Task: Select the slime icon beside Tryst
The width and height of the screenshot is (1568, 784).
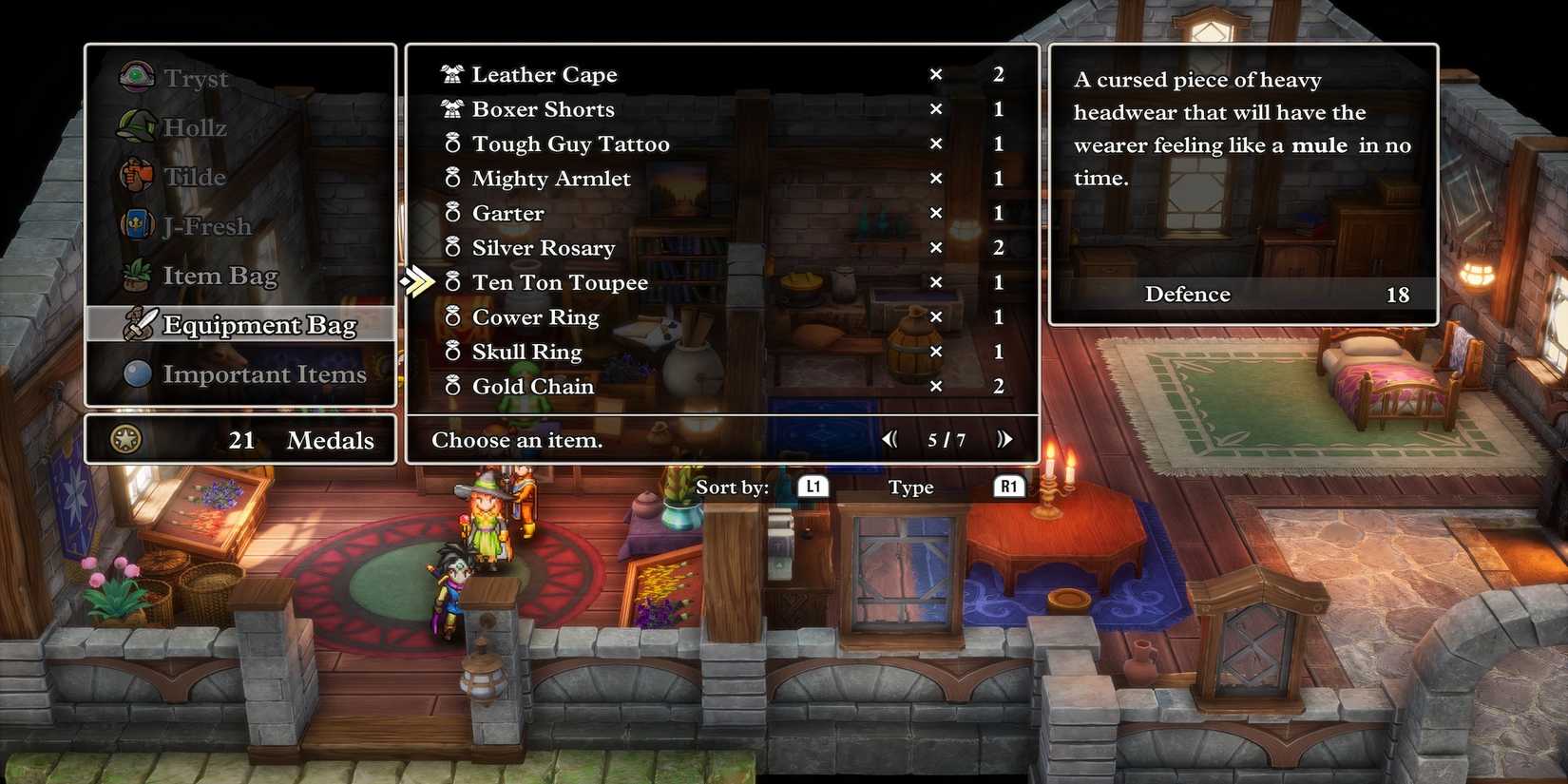Action: pyautogui.click(x=136, y=77)
